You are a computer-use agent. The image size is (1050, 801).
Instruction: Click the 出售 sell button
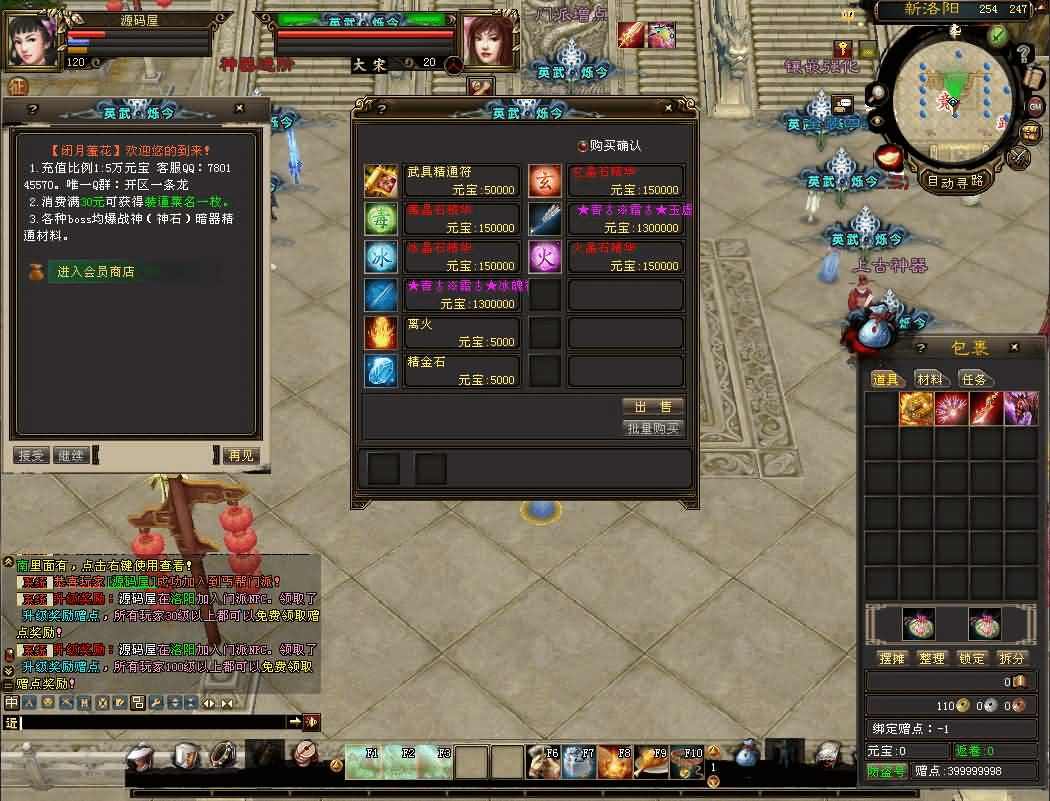click(653, 407)
